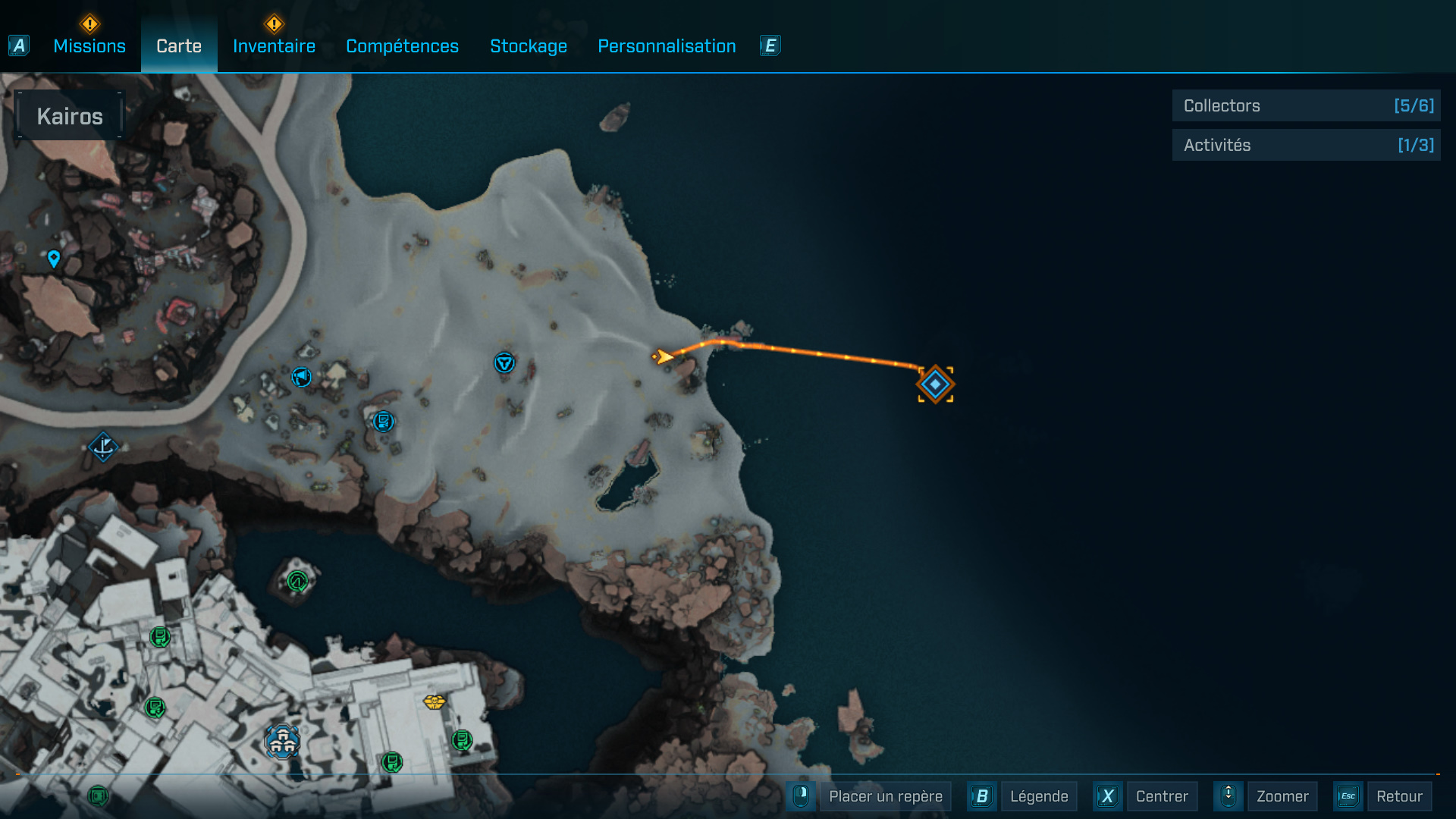Click the Centrer button
The image size is (1456, 819).
tap(1161, 796)
